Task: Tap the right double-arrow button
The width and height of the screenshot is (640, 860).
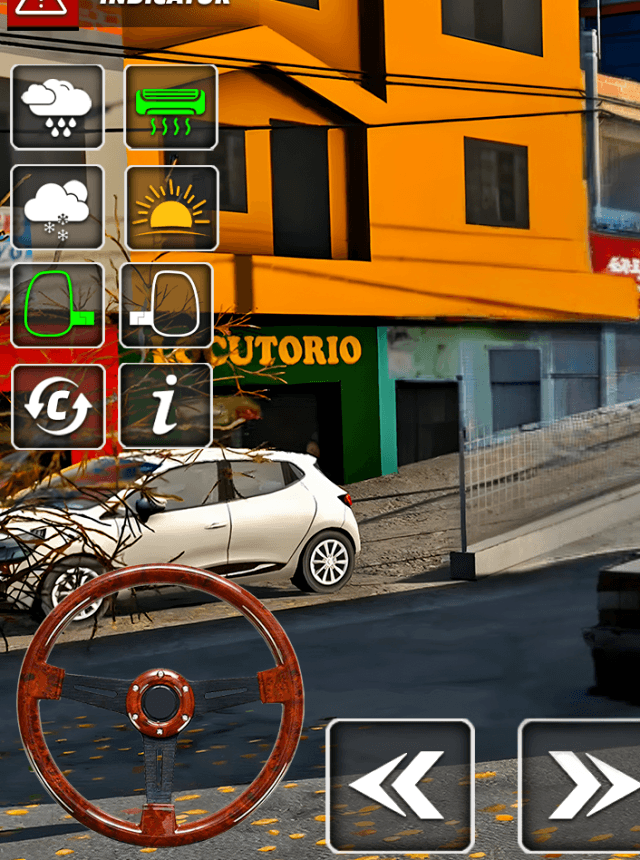Action: (582, 785)
